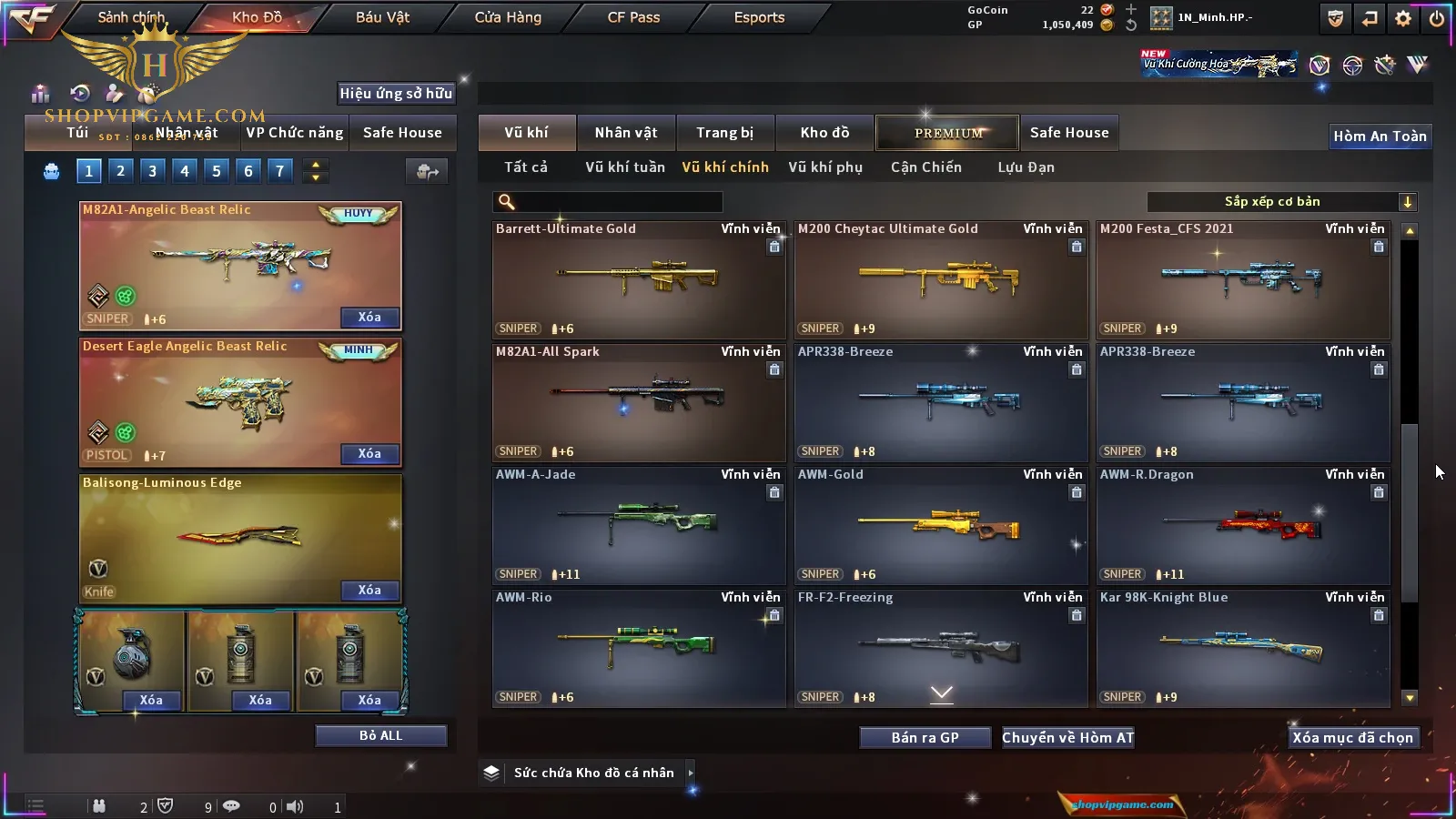This screenshot has height=819, width=1456.
Task: Sell the item with Bán ra GP
Action: (925, 737)
